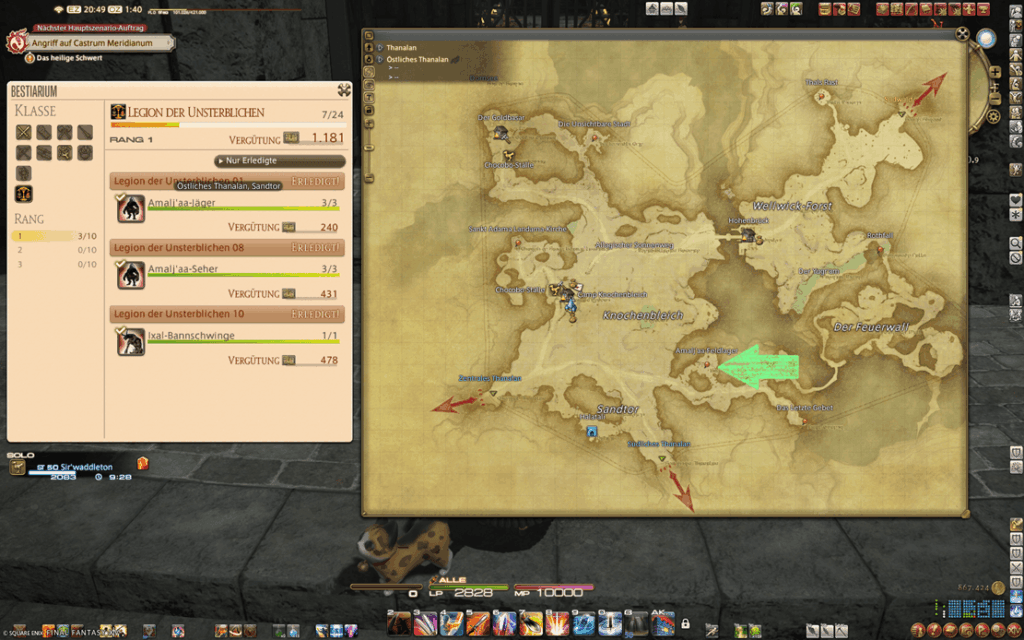Viewport: 1024px width, 640px height.
Task: Close the map window
Action: click(962, 35)
